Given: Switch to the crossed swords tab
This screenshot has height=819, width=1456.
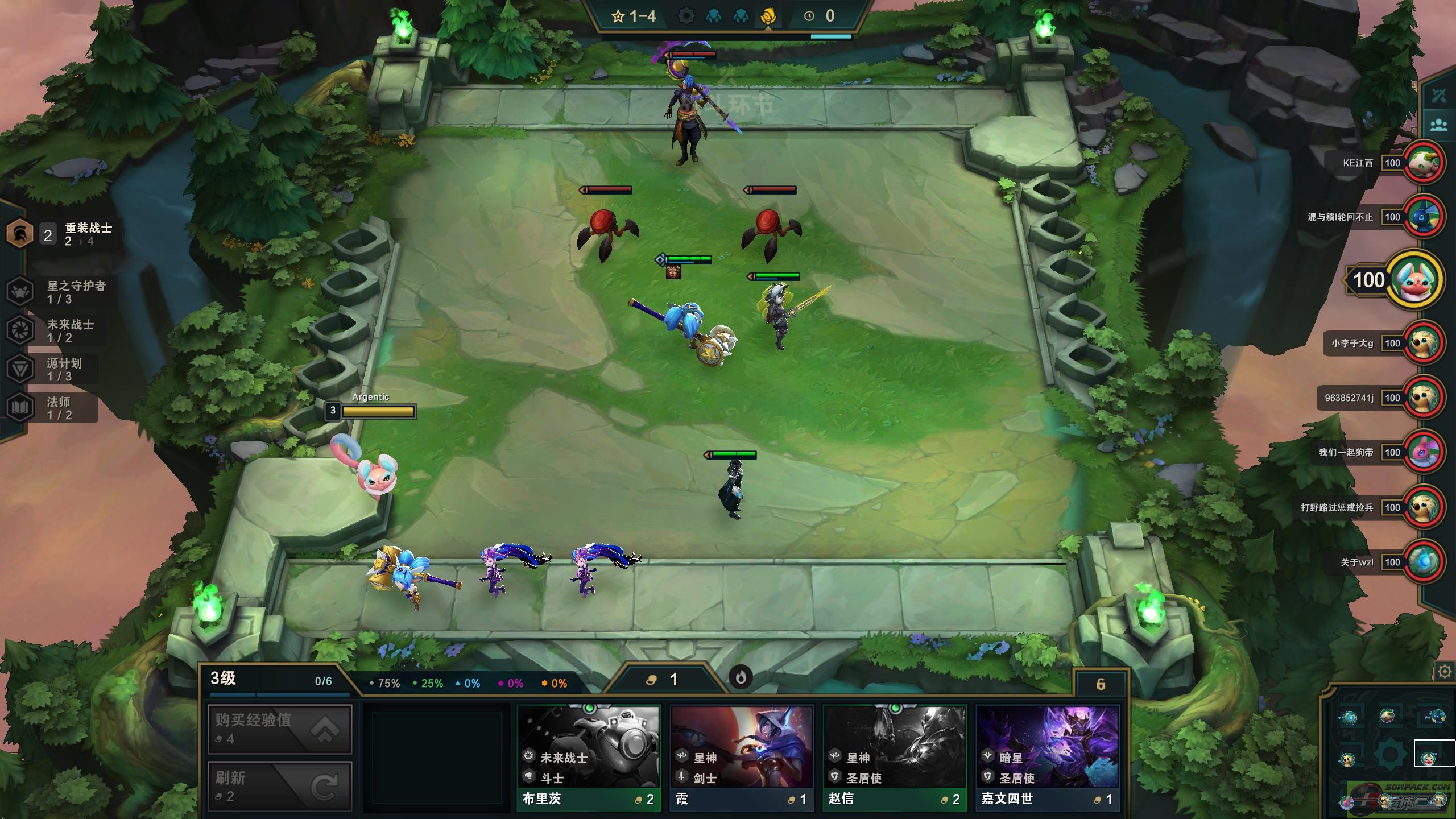Looking at the screenshot, I should (1439, 96).
